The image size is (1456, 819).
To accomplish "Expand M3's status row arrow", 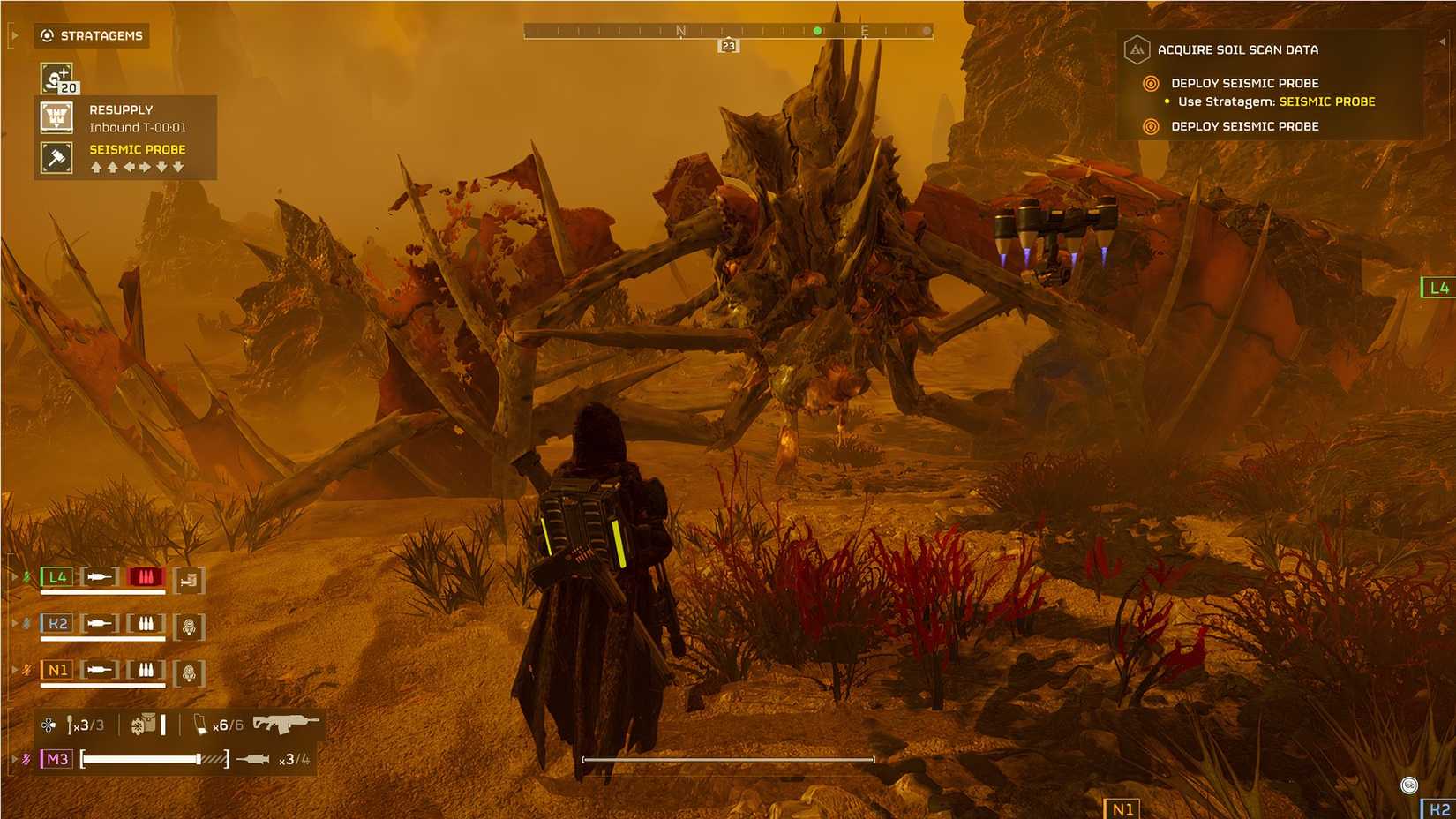I will (14, 757).
